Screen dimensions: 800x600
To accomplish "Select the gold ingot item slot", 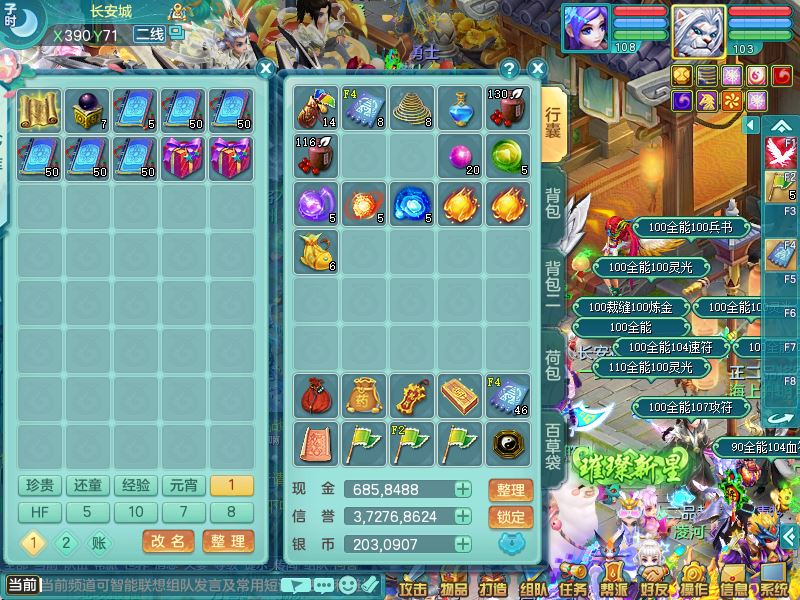I will tap(461, 397).
